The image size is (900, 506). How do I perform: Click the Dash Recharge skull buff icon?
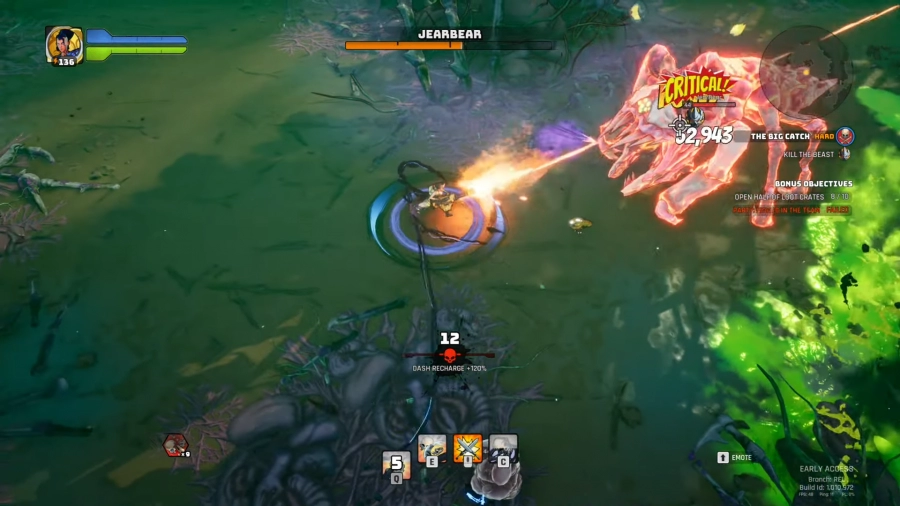[x=449, y=355]
